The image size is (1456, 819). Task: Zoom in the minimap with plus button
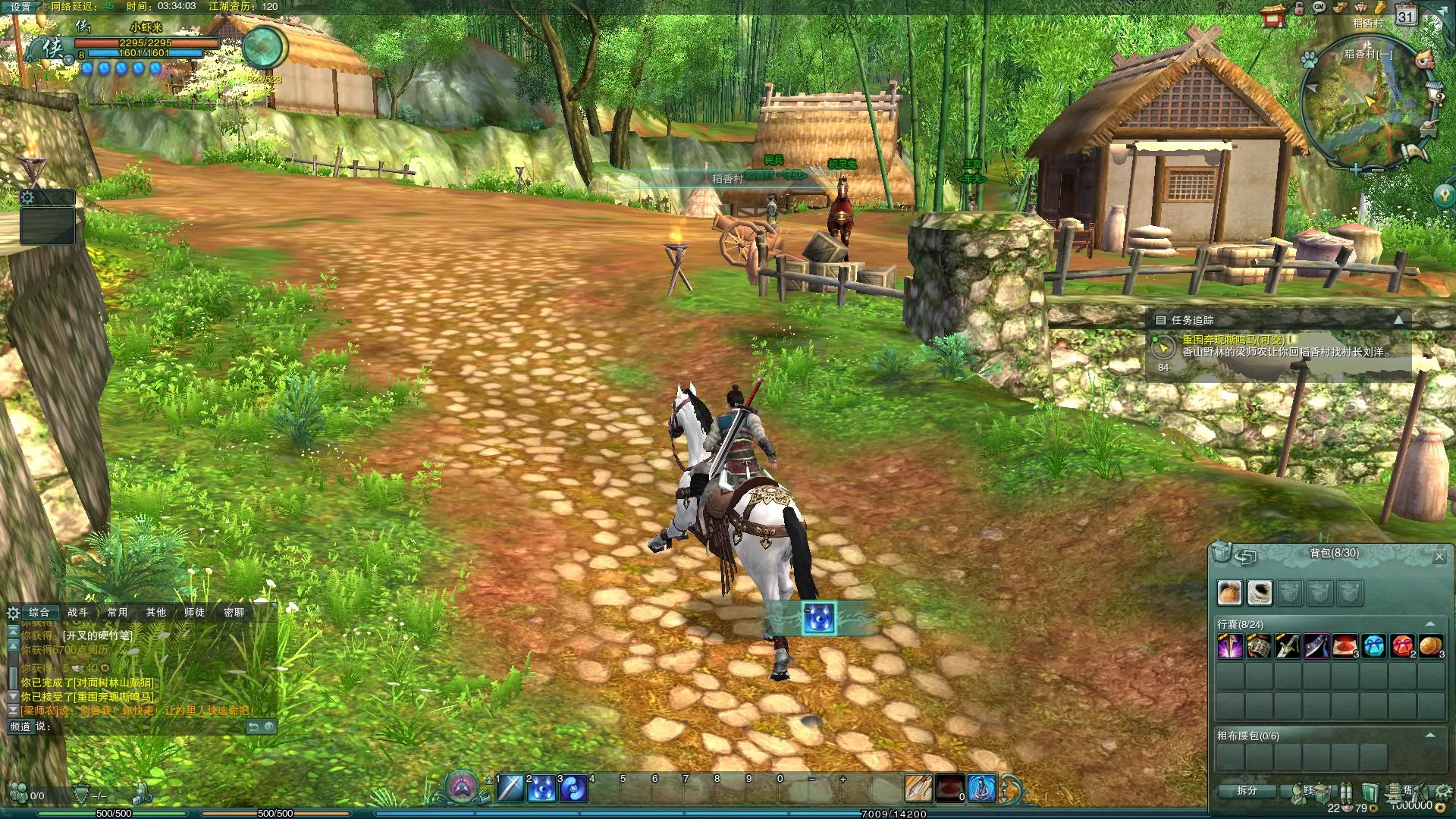coord(1355,169)
